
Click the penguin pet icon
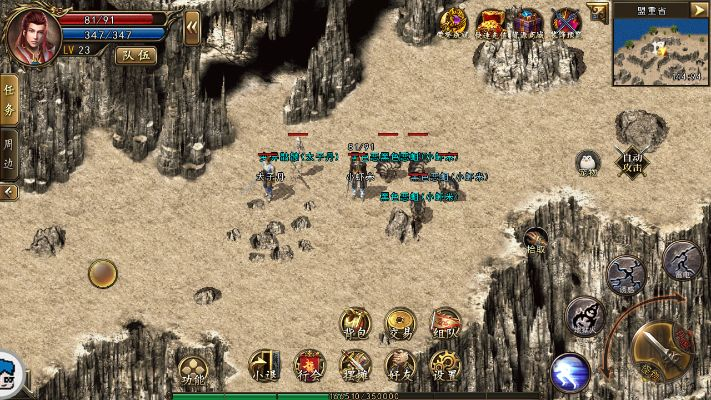pos(587,162)
